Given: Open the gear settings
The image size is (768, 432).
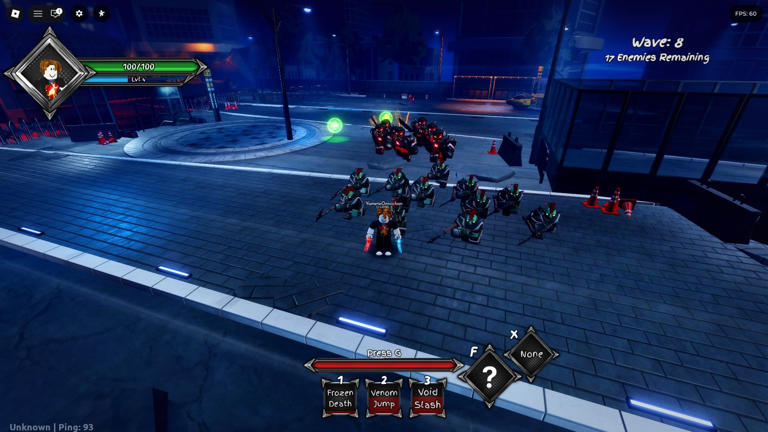Looking at the screenshot, I should tap(79, 14).
